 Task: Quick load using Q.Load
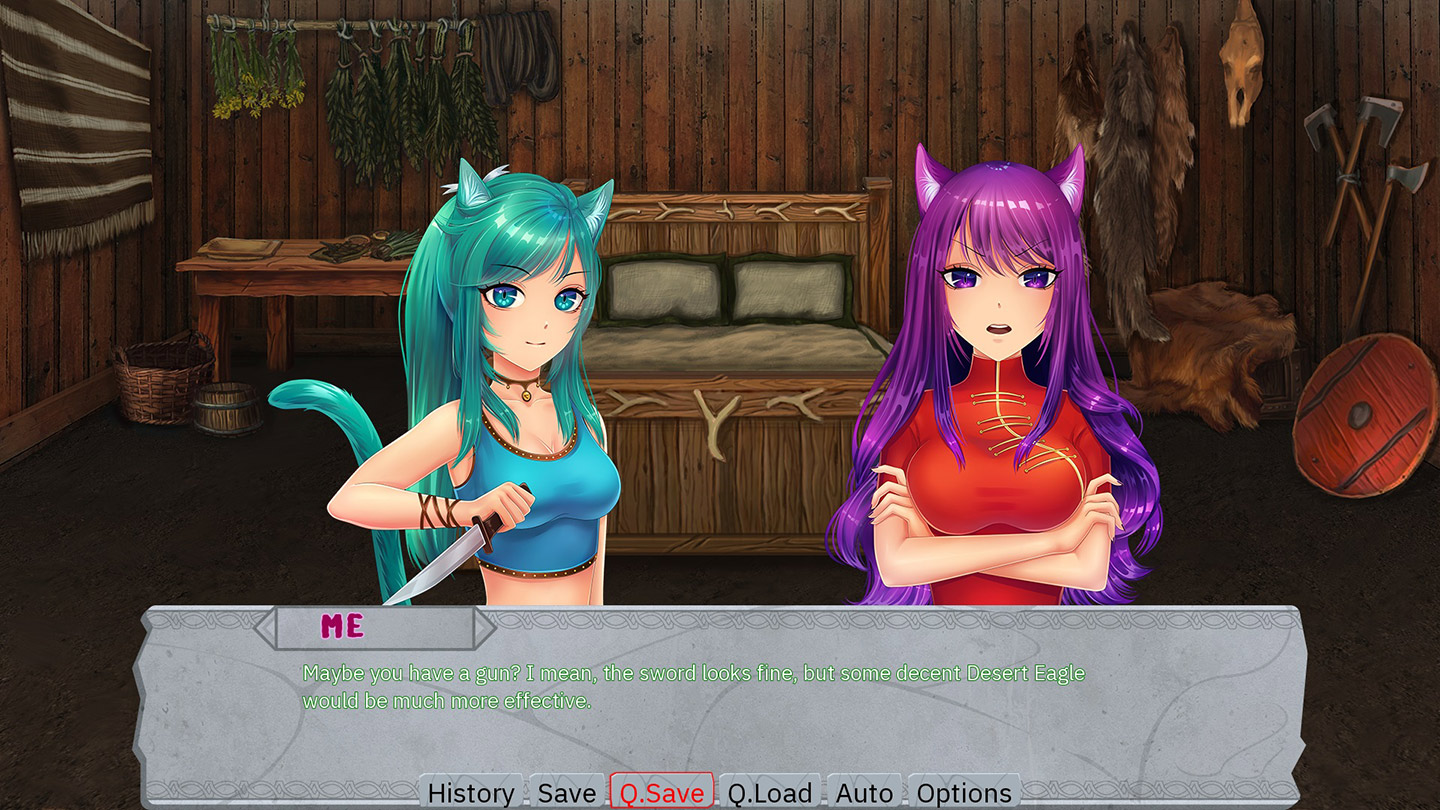[769, 792]
